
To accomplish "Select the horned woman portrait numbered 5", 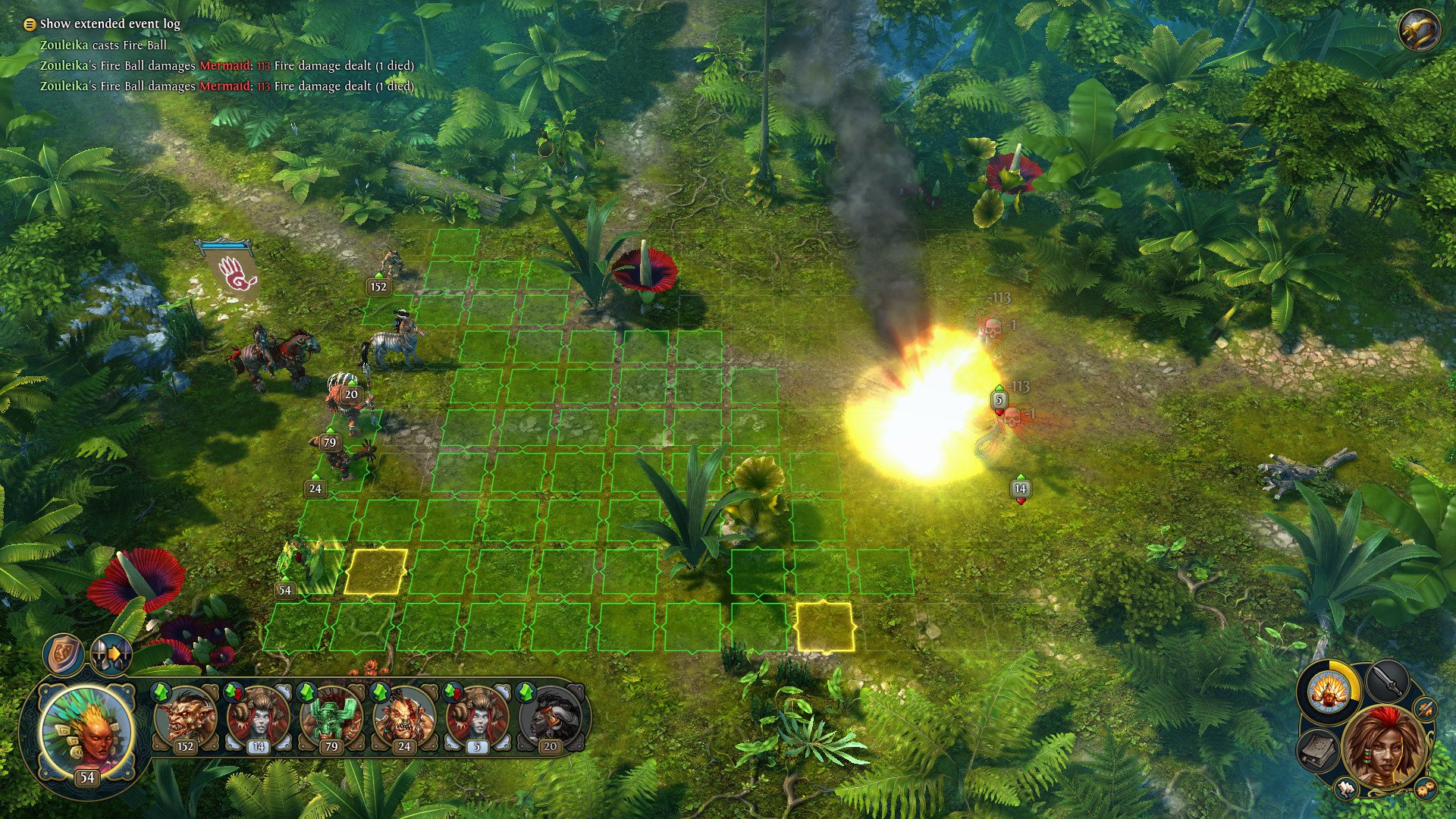I will coord(477,717).
